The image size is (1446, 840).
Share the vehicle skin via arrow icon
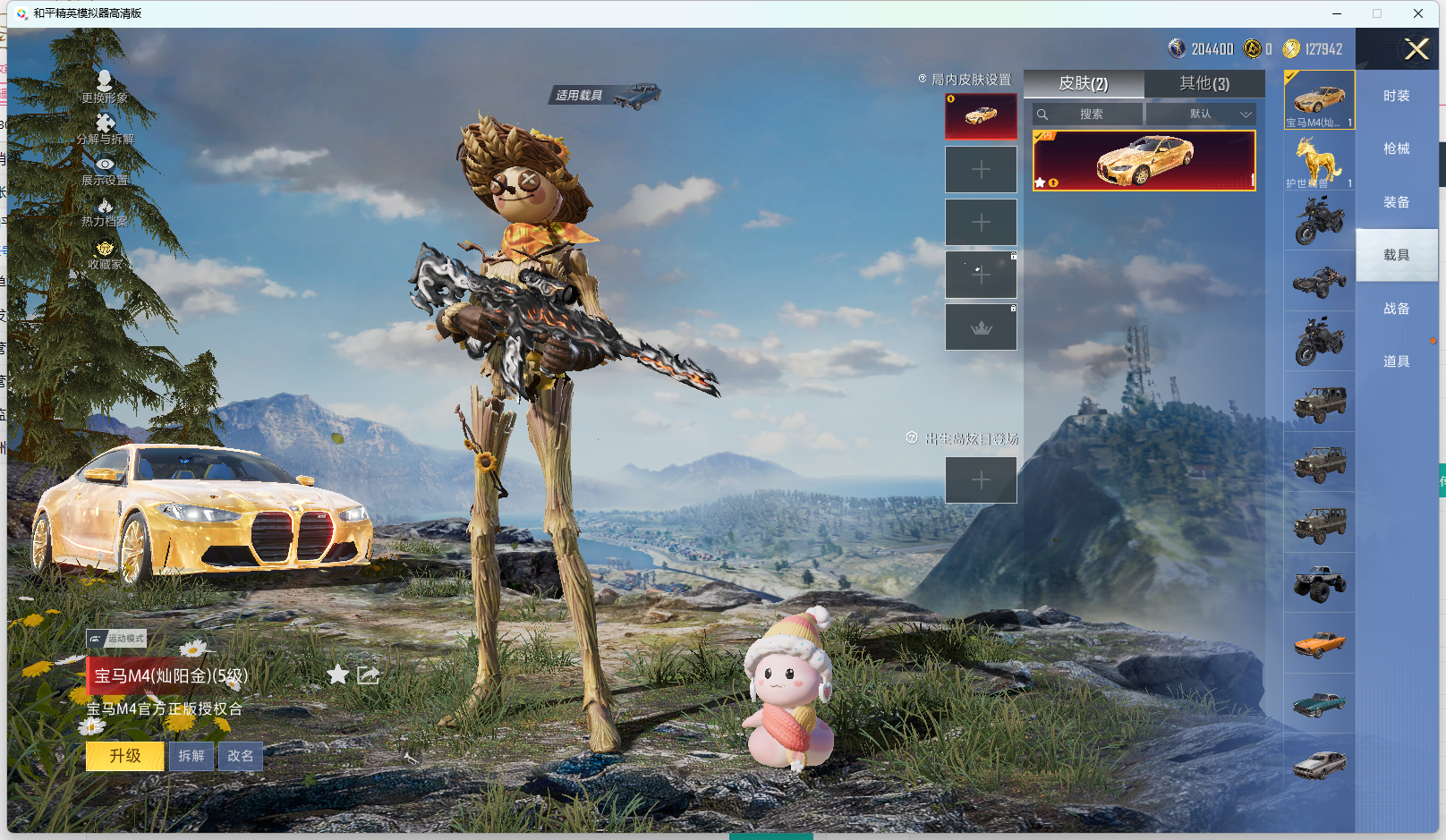click(368, 675)
